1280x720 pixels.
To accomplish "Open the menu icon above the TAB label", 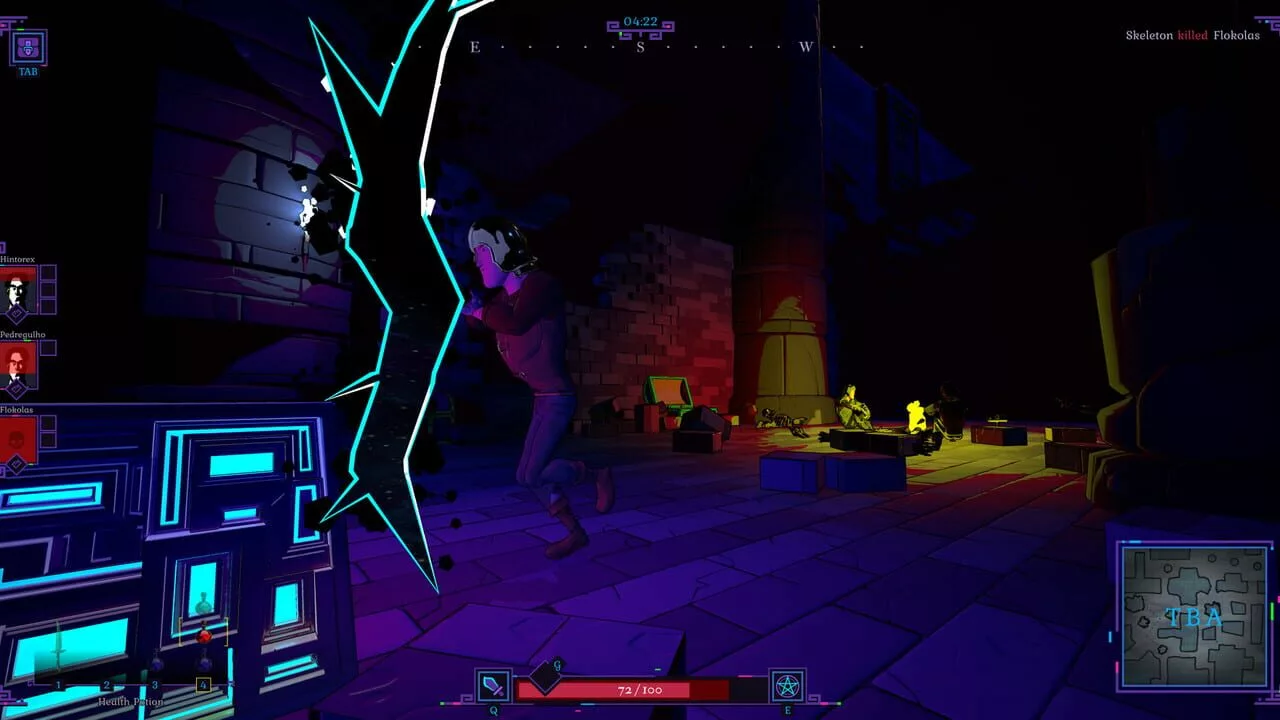I will 28,46.
